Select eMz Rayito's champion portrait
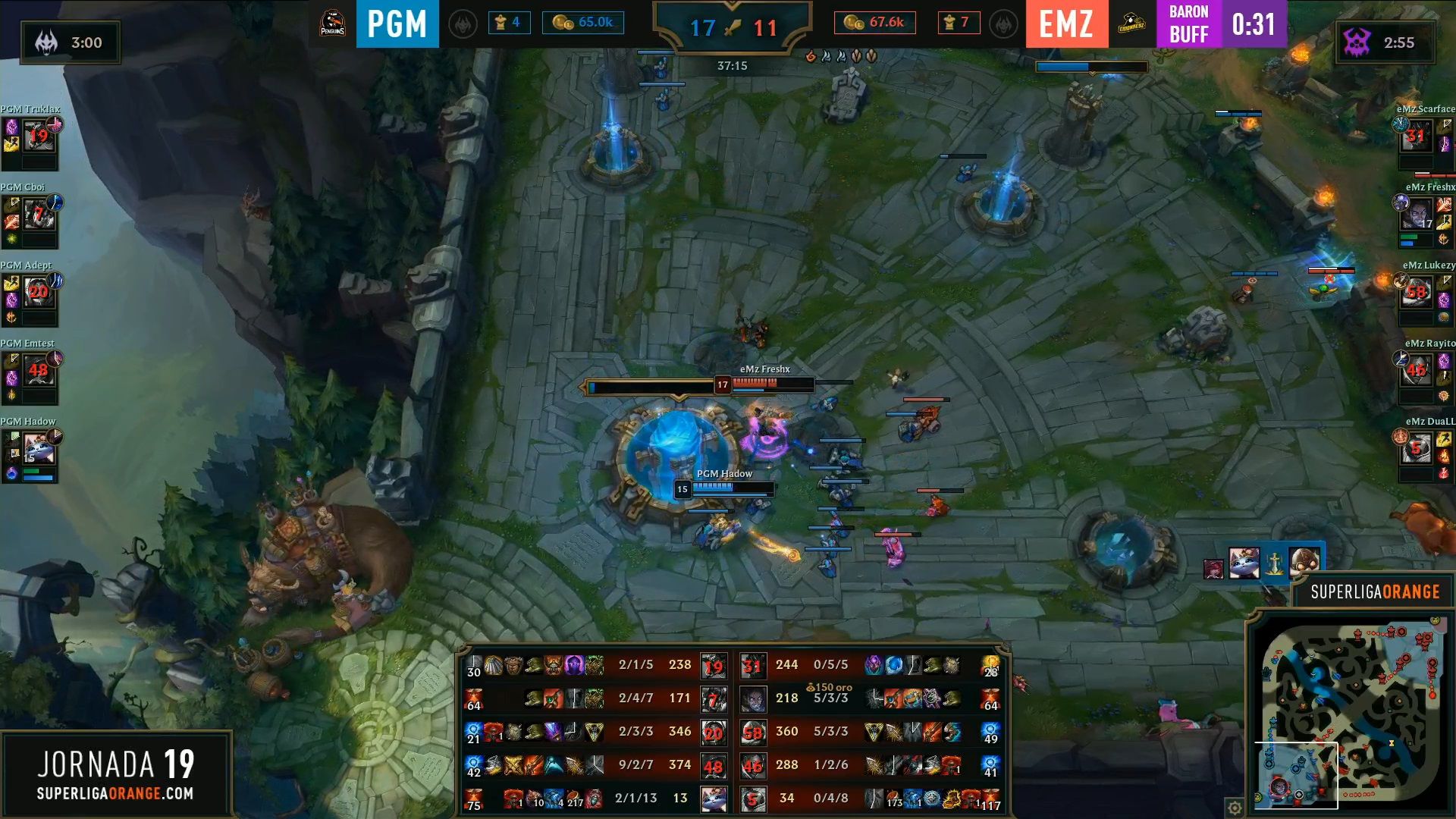The width and height of the screenshot is (1456, 819). (x=1415, y=372)
